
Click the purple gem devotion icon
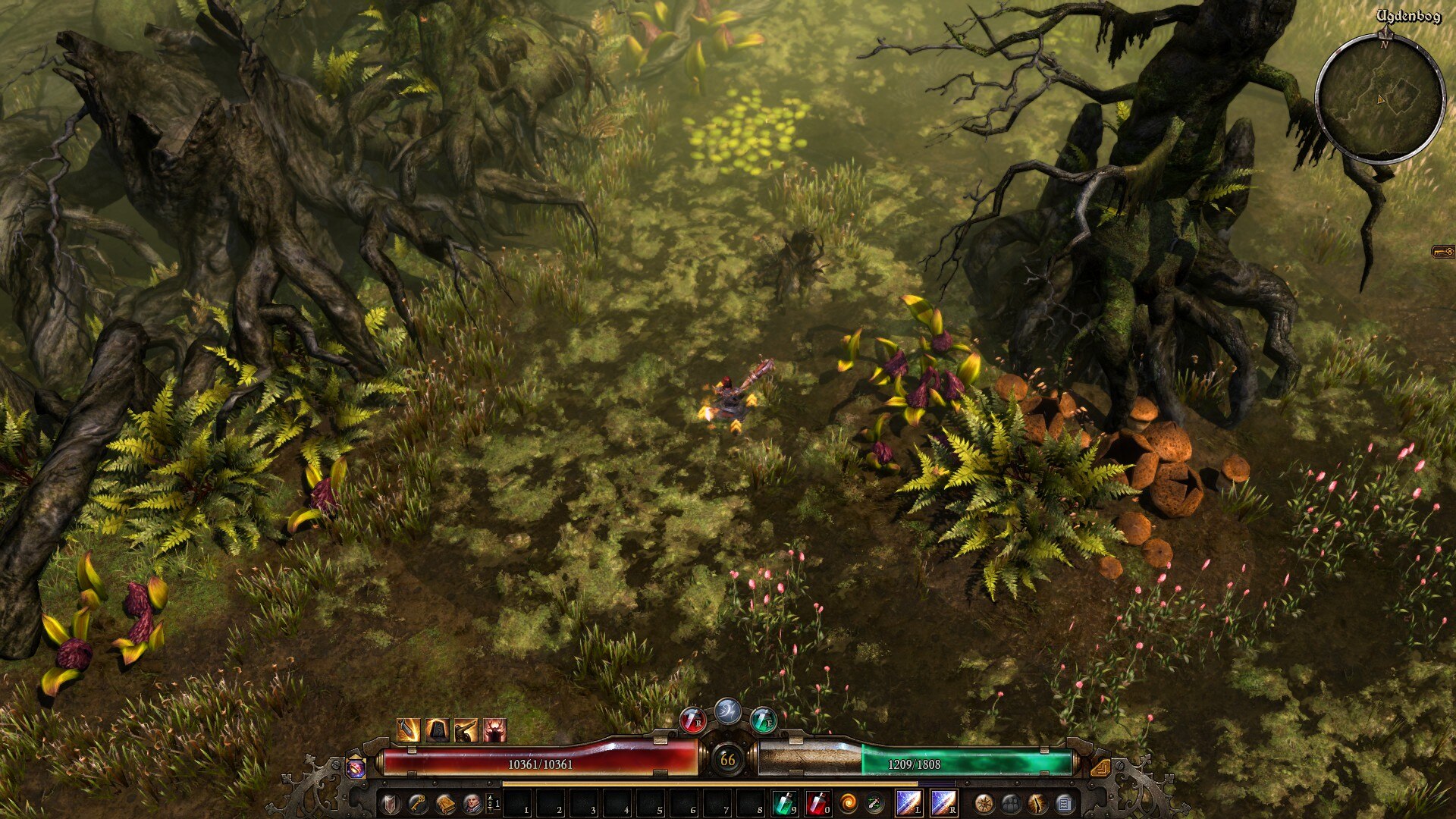click(x=356, y=767)
